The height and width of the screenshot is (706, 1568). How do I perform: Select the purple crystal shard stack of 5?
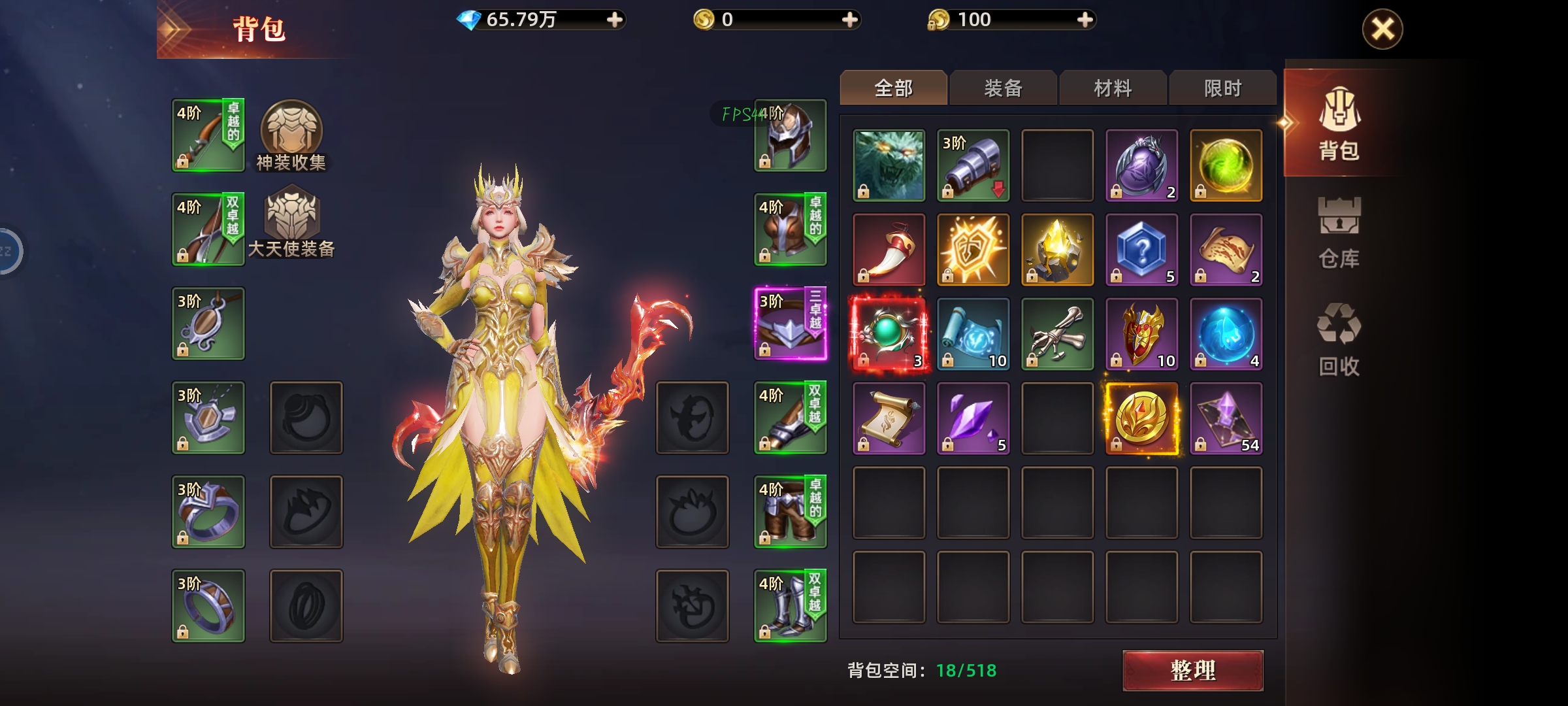(972, 418)
